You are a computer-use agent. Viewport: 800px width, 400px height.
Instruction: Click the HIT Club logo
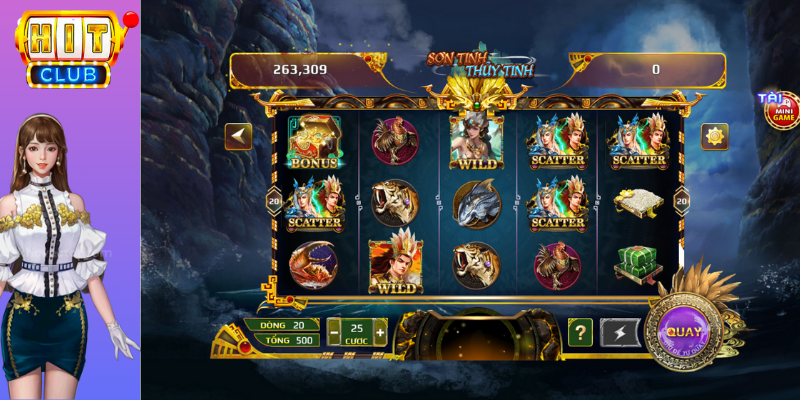[70, 48]
